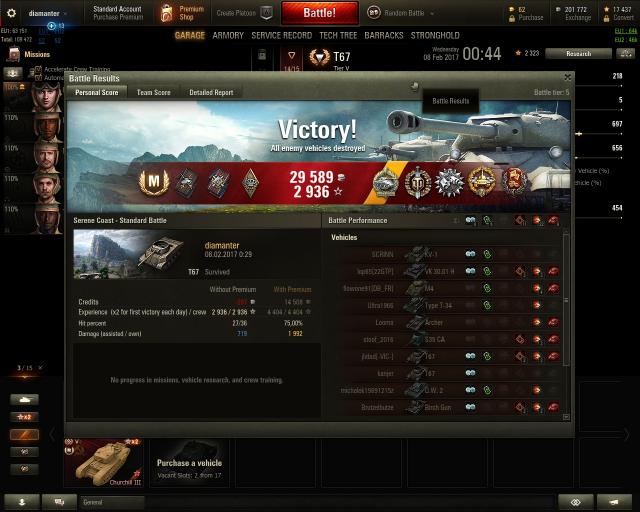The height and width of the screenshot is (512, 640).
Task: Show the Tech Tree
Action: pos(337,35)
